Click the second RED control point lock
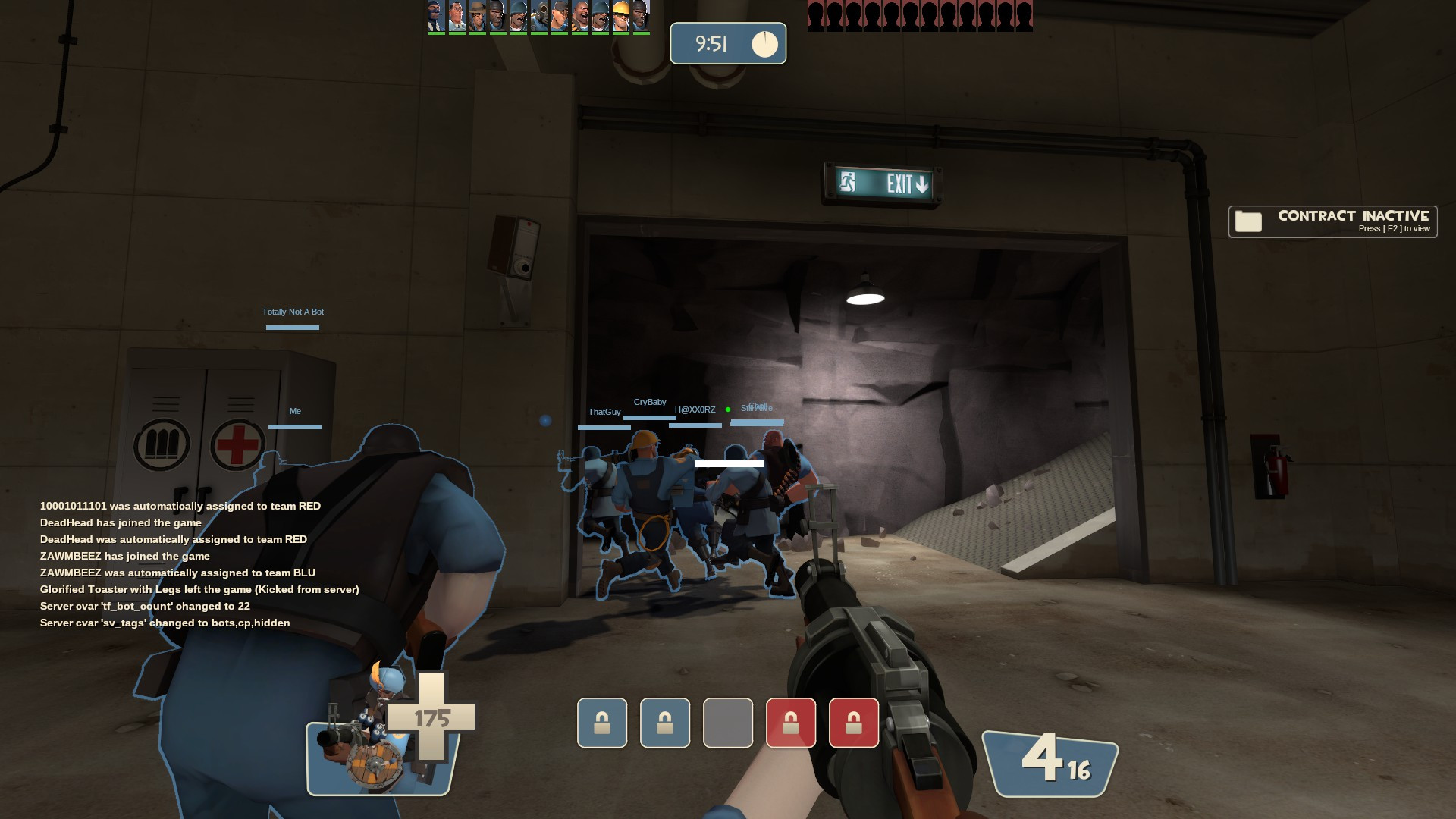 pos(791,723)
